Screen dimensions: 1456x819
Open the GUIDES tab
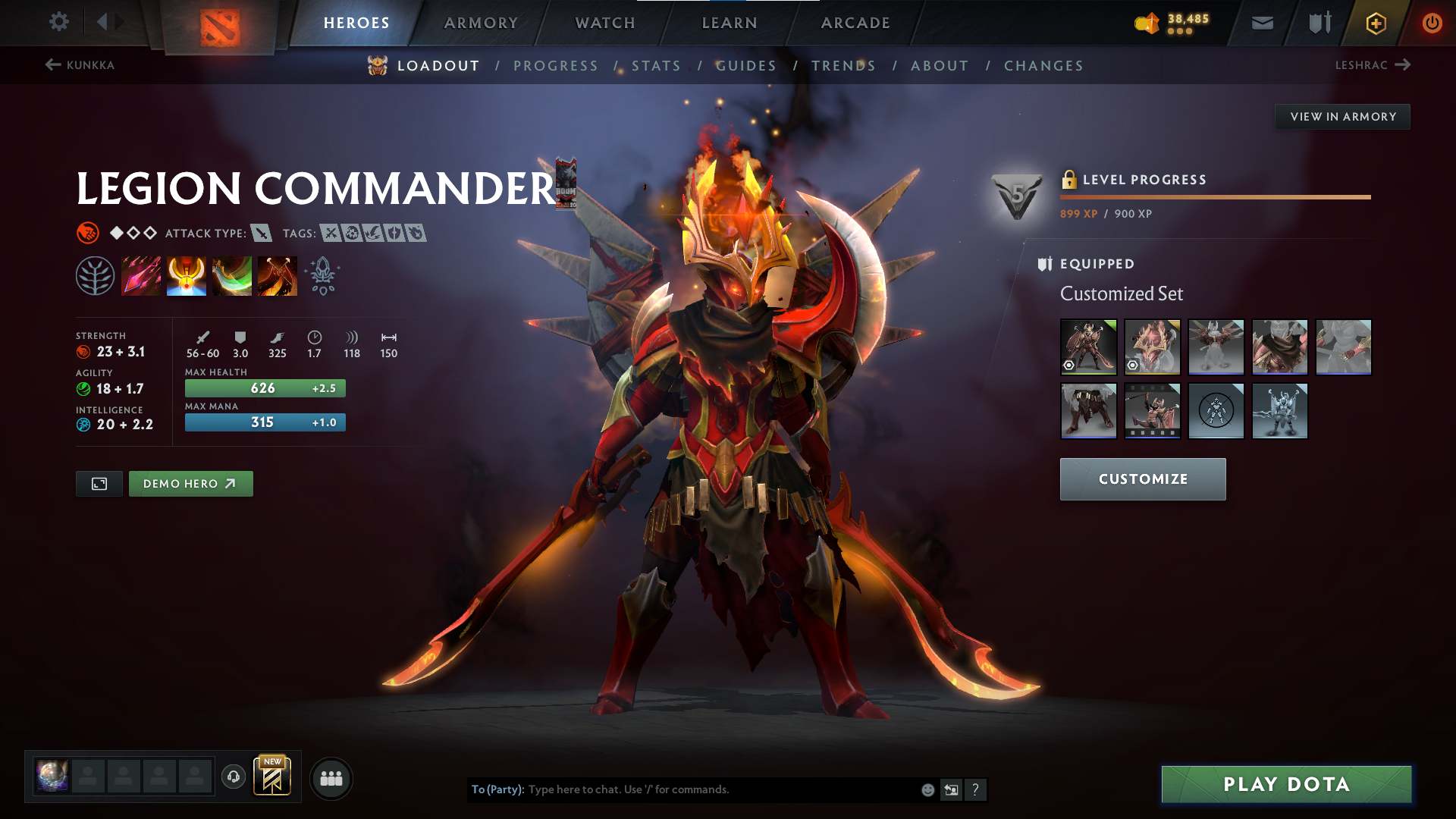coord(746,66)
